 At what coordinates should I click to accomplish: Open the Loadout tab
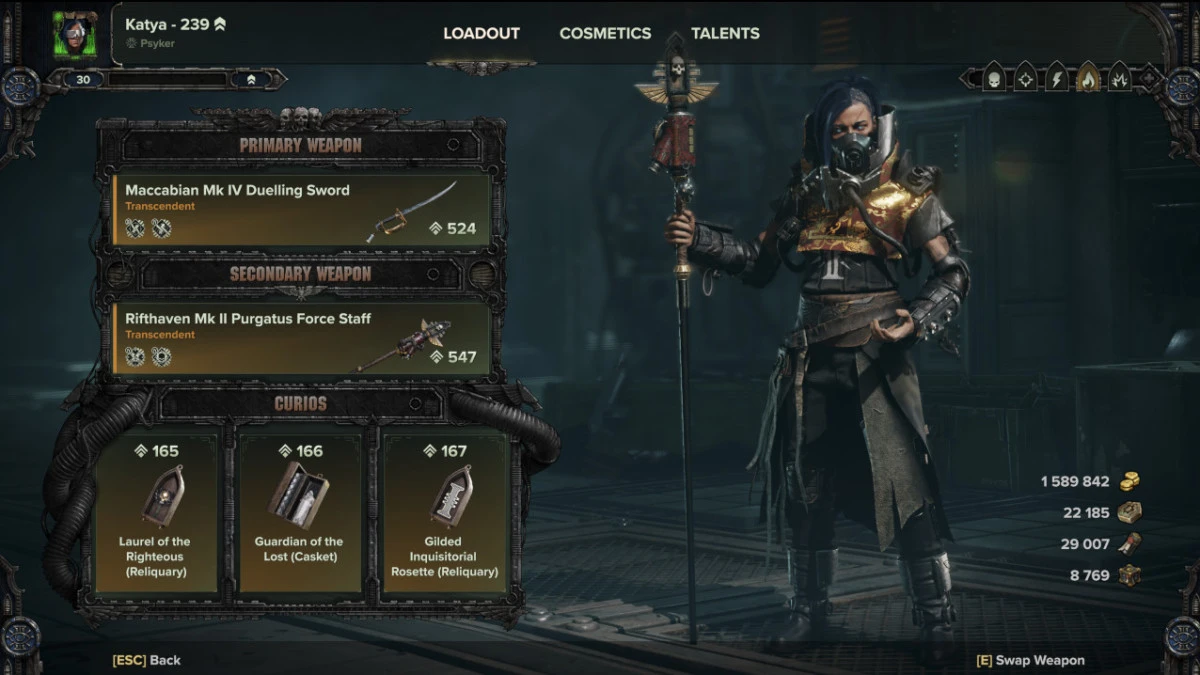481,33
